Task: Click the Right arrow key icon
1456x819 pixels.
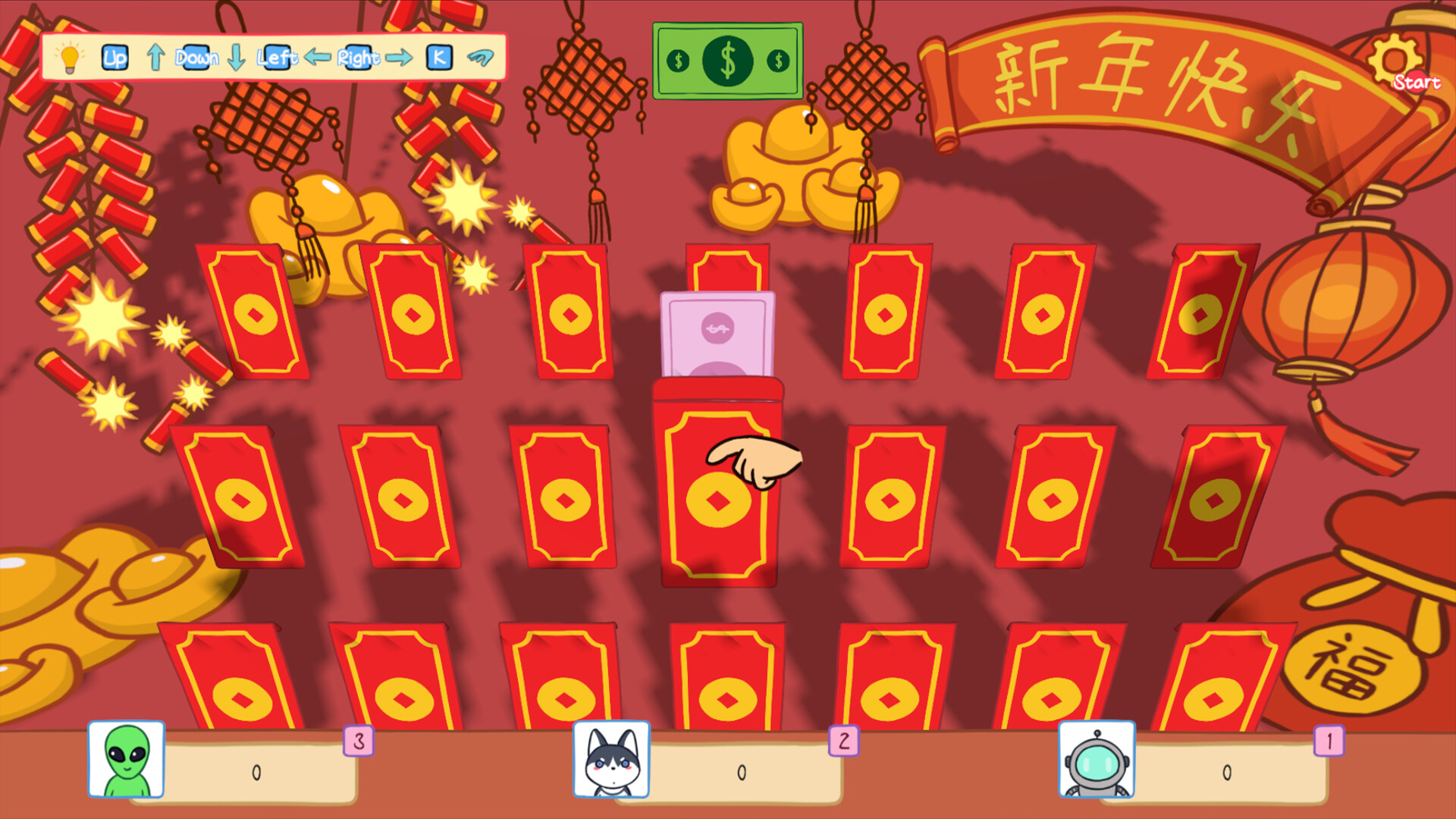Action: point(398,56)
